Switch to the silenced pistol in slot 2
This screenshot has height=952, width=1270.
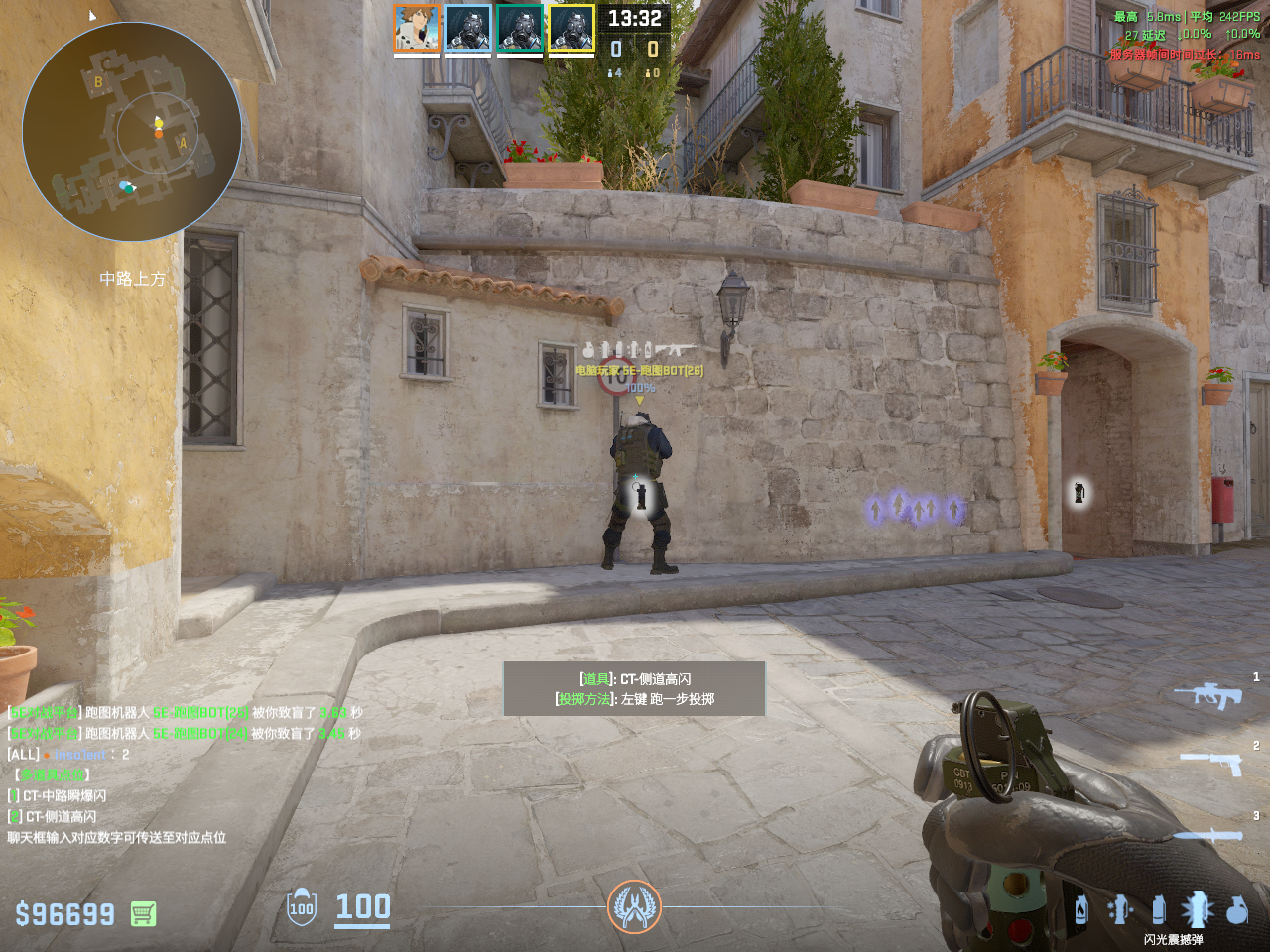tap(1210, 761)
